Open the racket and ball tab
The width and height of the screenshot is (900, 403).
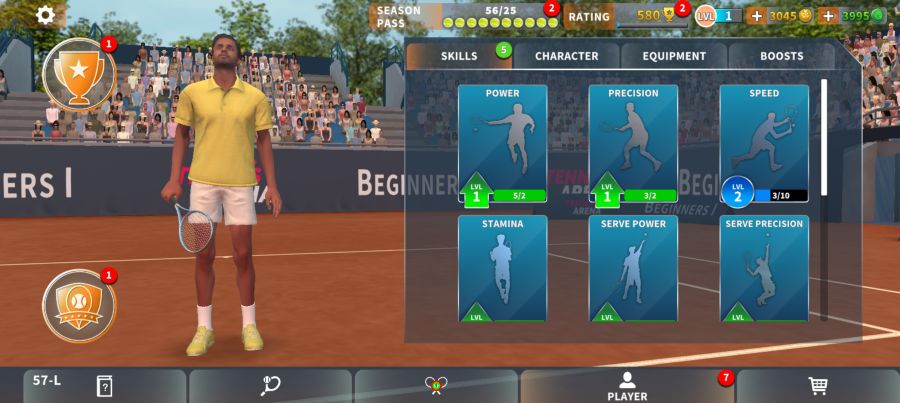[270, 386]
